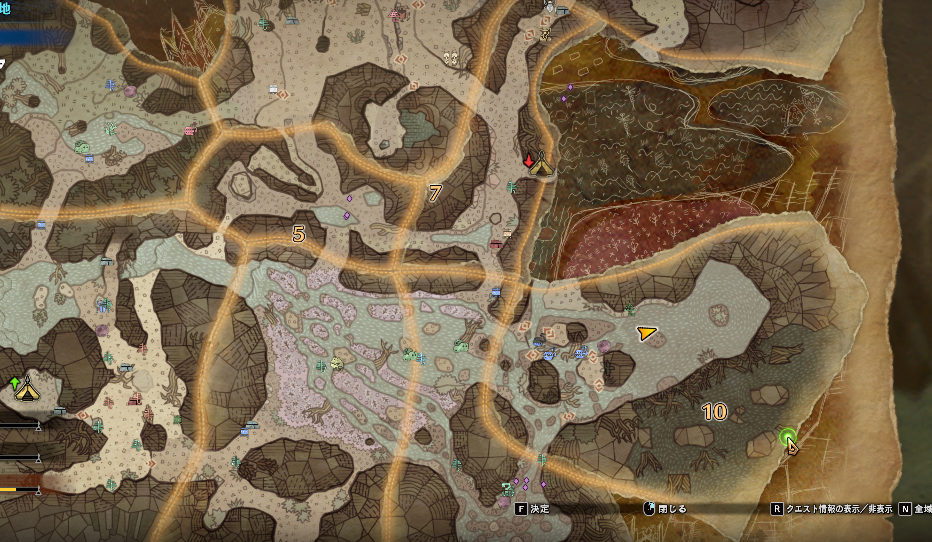Click the yellow player arrow marker
932x542 pixels.
pos(647,333)
